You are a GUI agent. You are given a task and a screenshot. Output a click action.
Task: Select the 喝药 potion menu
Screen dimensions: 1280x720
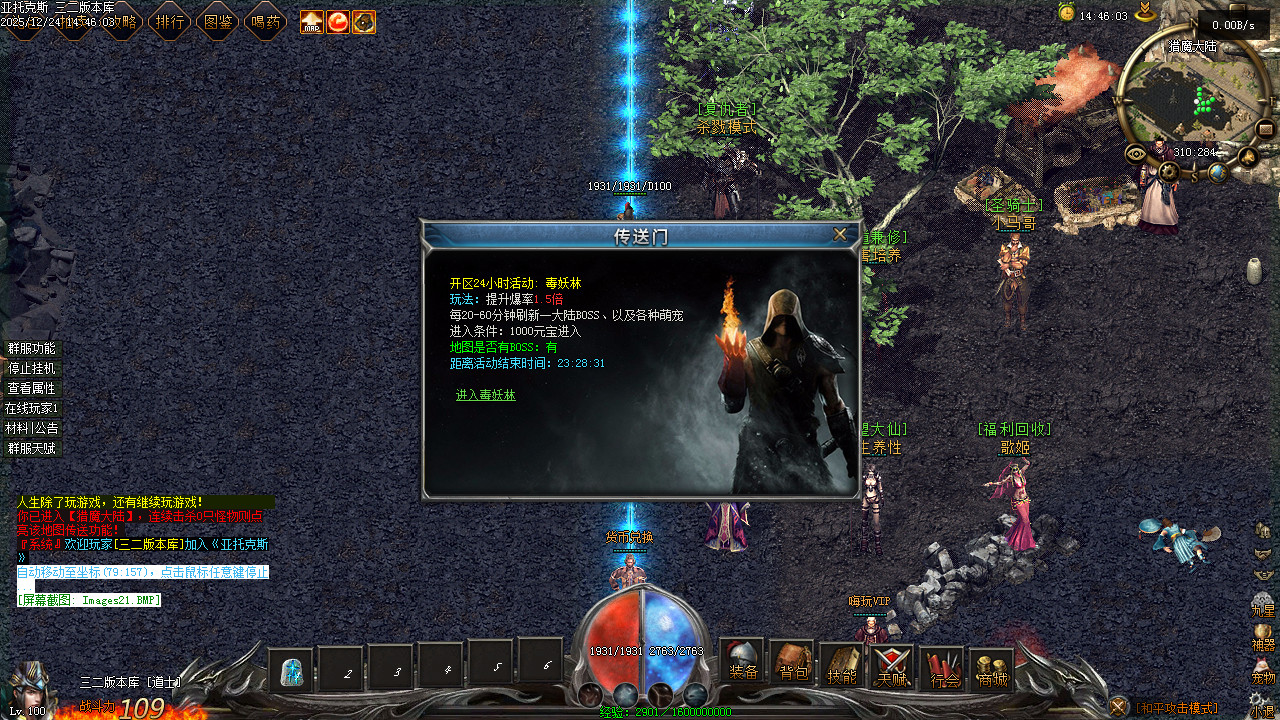265,21
